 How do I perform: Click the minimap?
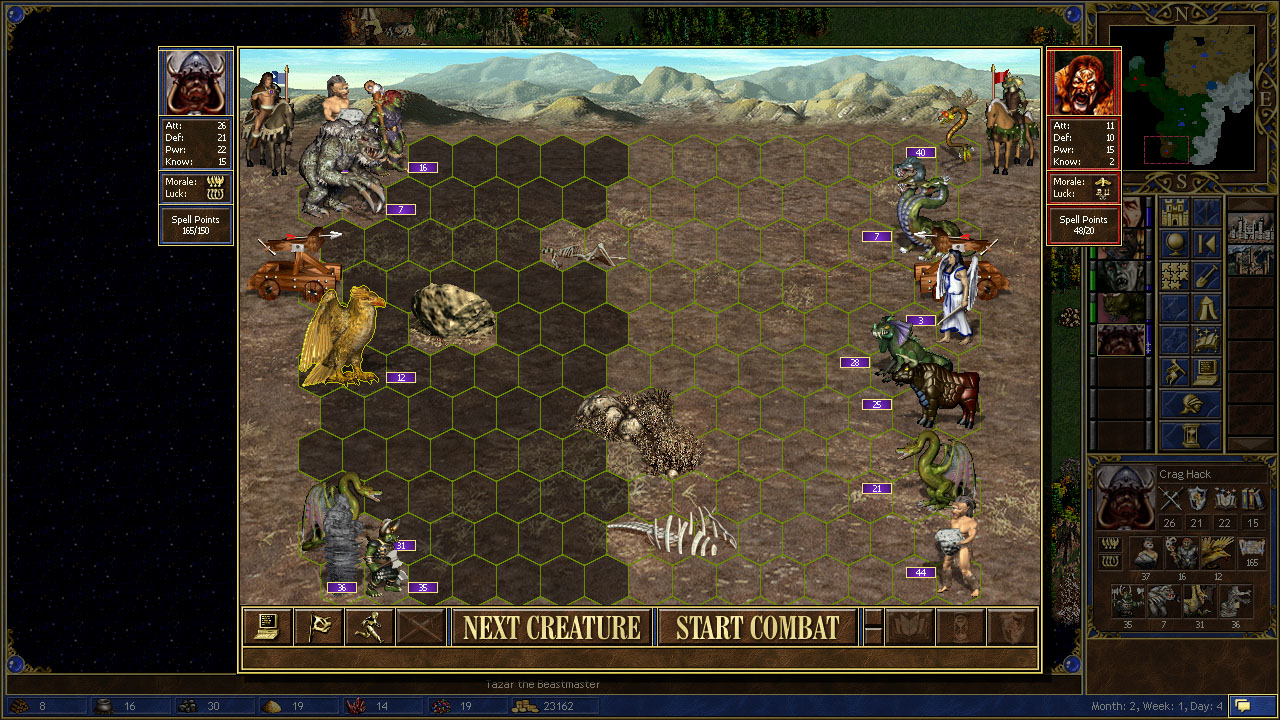pos(1189,98)
